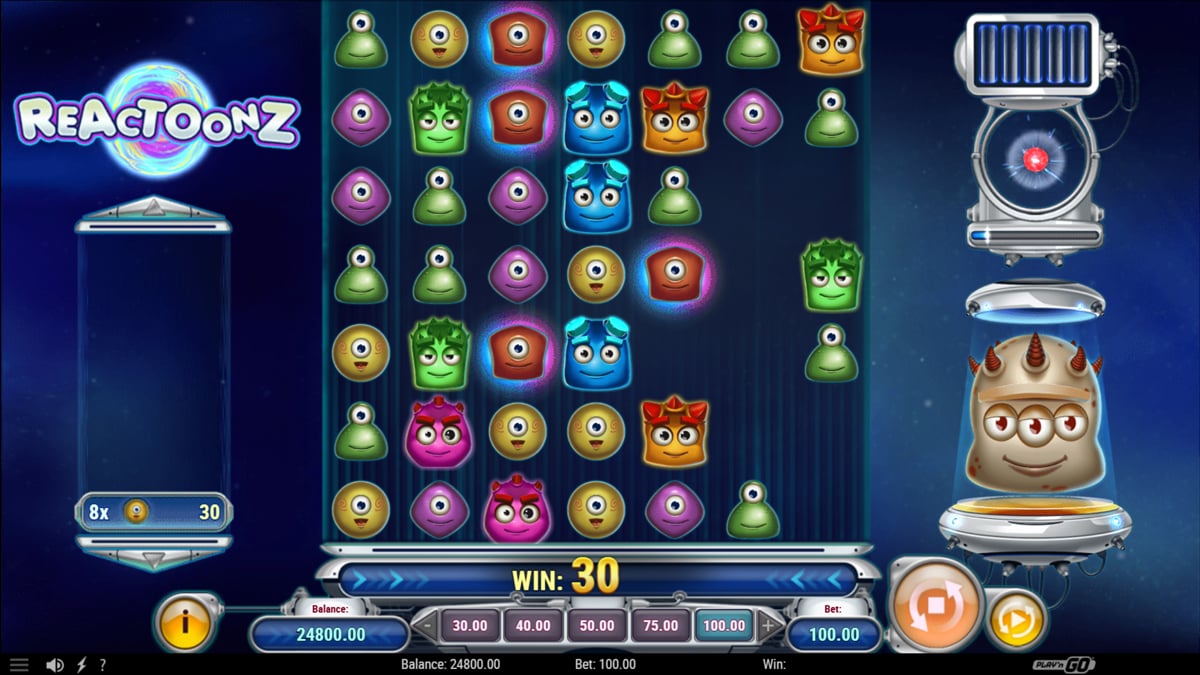This screenshot has height=675, width=1200.
Task: Activate the yellow autoplay button
Action: (x=1017, y=620)
